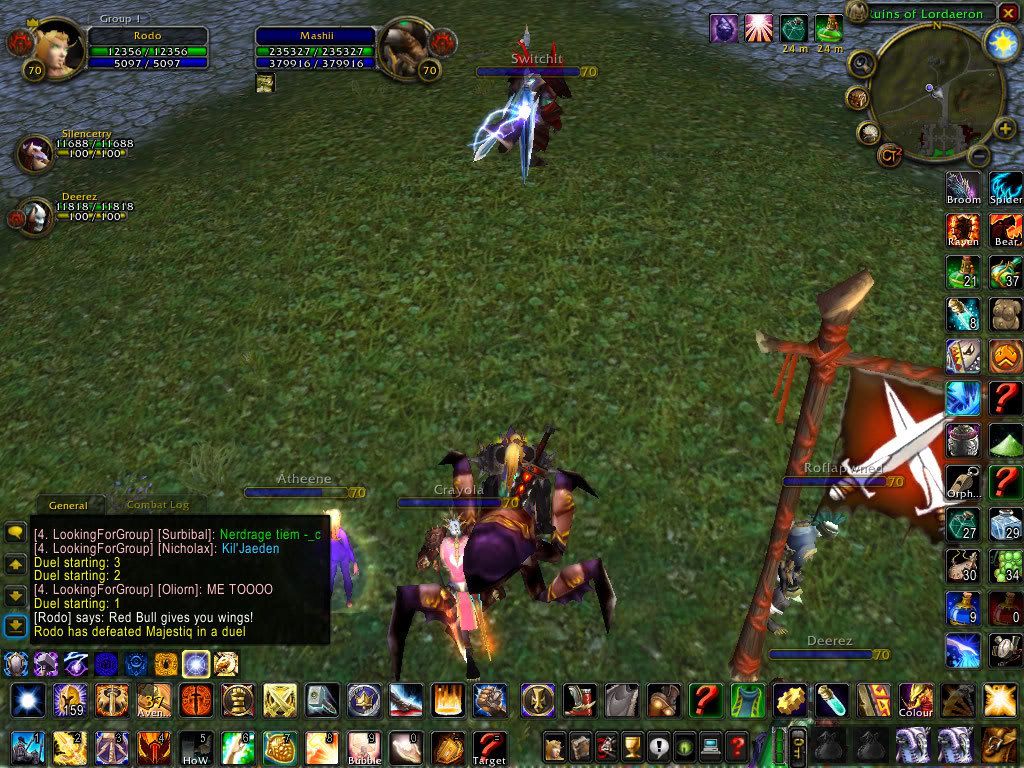Image resolution: width=1024 pixels, height=768 pixels.
Task: Select party member Deerez's portrait
Action: click(x=36, y=215)
